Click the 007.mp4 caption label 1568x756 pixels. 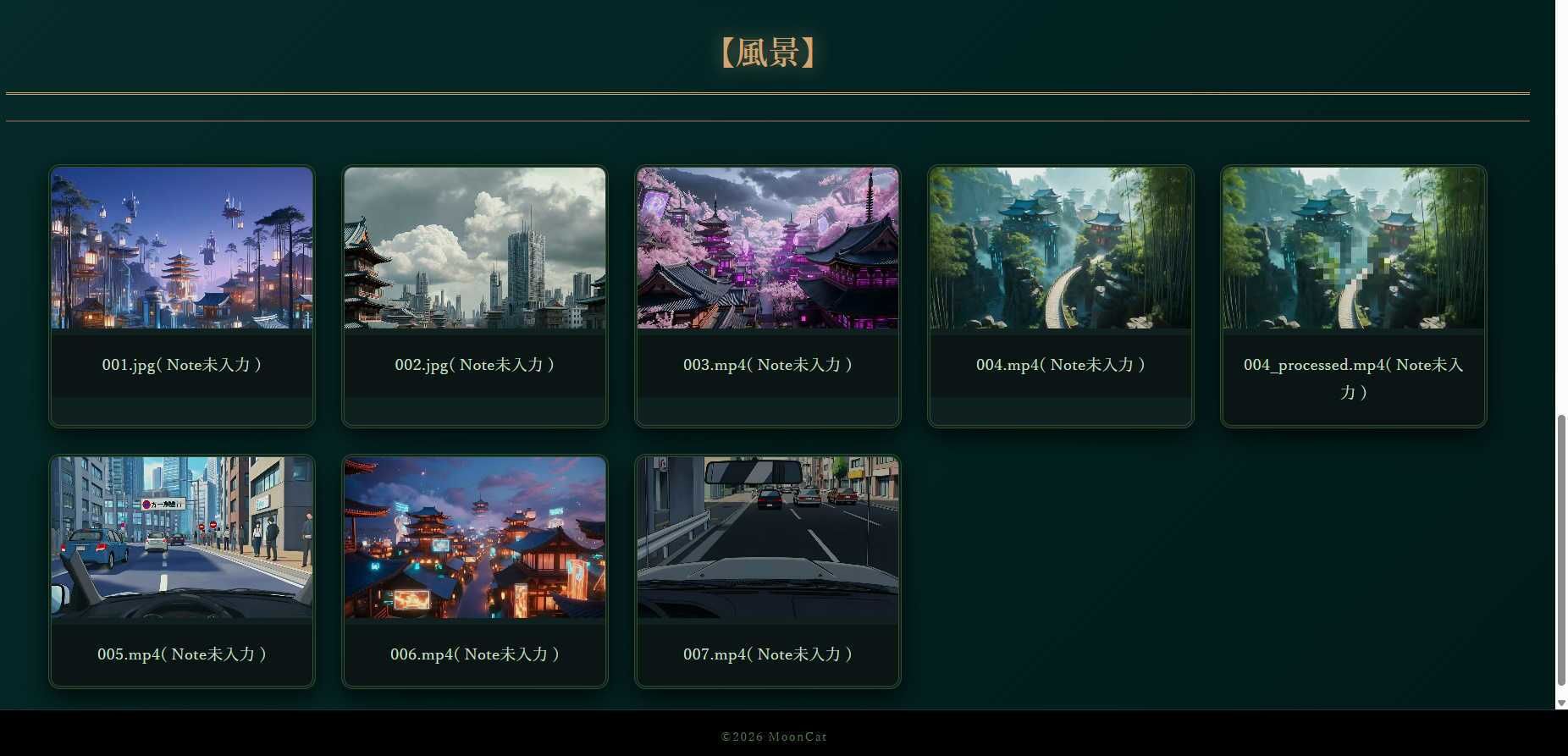(x=768, y=654)
